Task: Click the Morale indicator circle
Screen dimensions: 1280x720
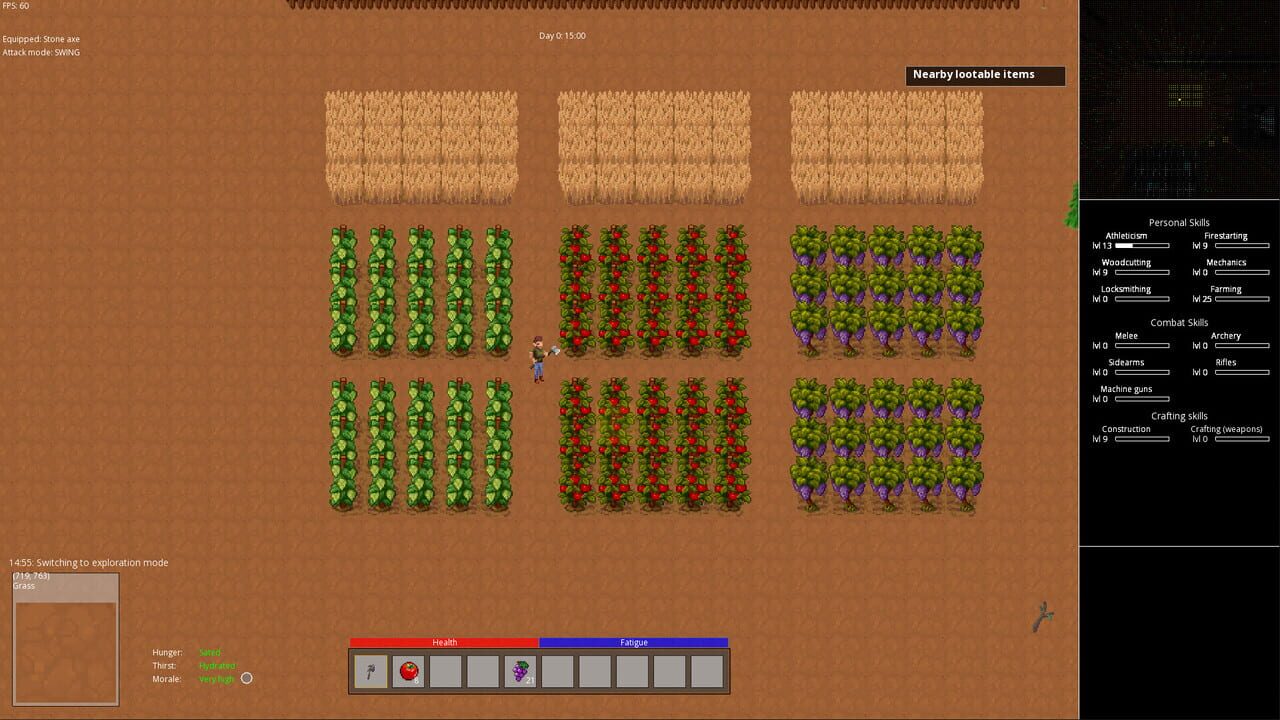Action: (246, 678)
